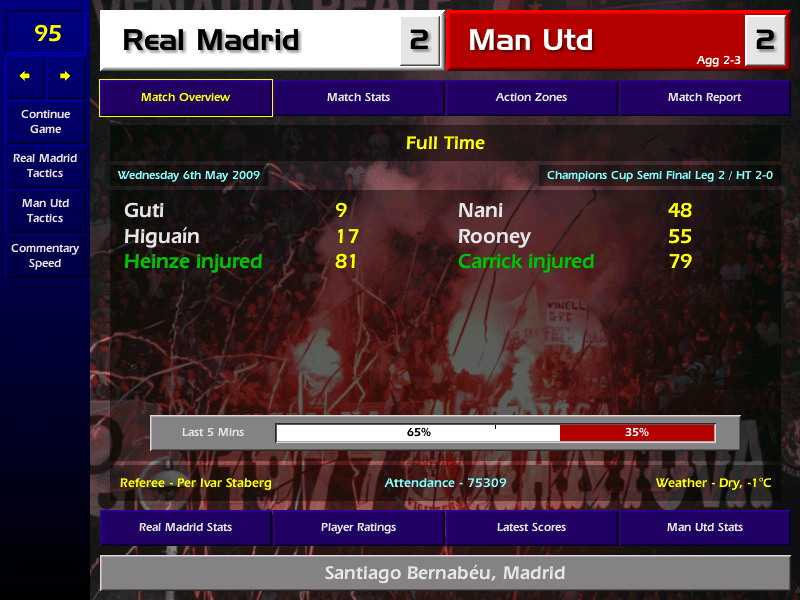The height and width of the screenshot is (600, 800).
Task: Click the right arrow navigation button
Action: [65, 76]
